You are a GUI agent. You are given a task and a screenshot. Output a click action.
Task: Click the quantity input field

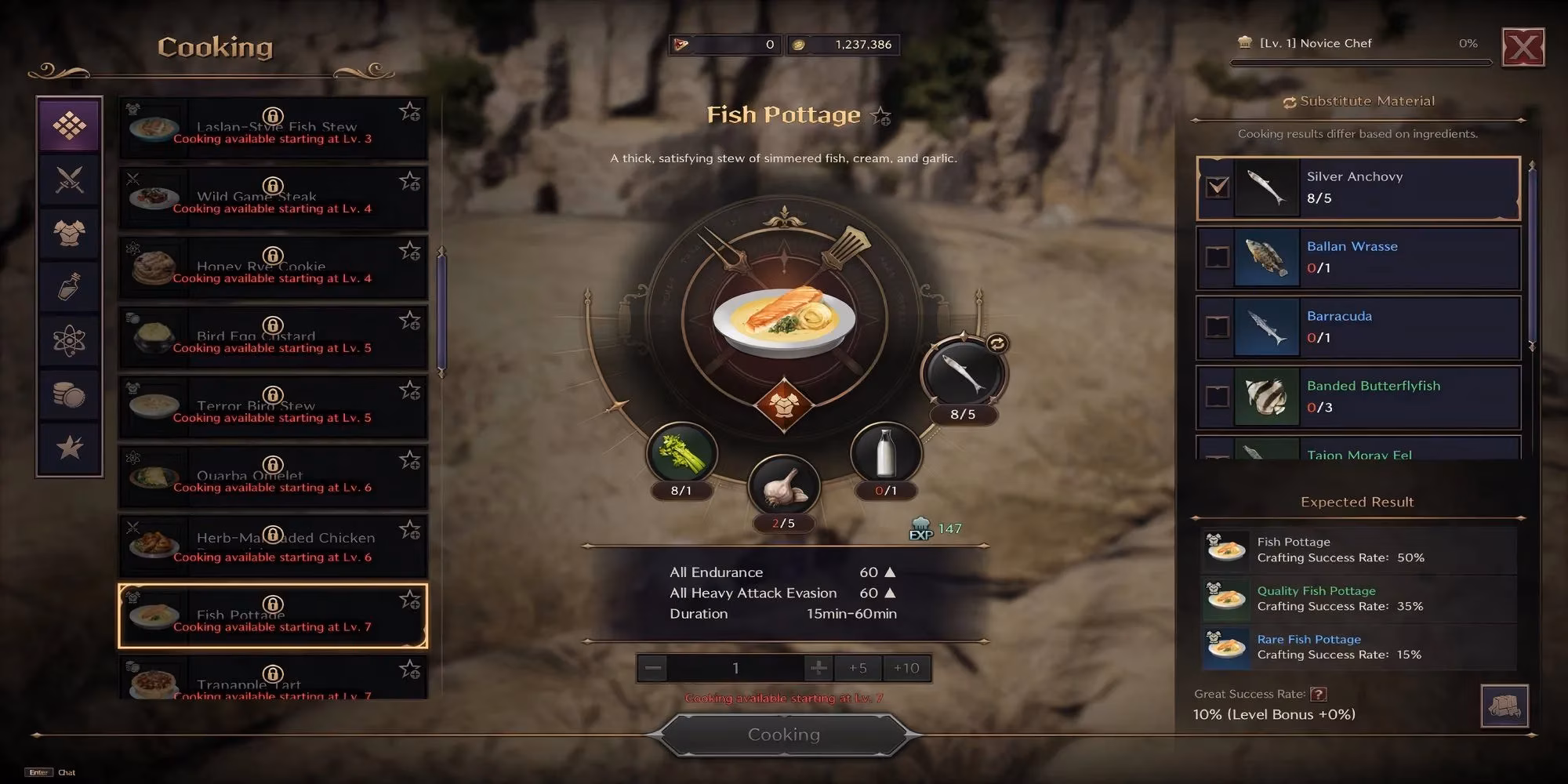click(735, 668)
